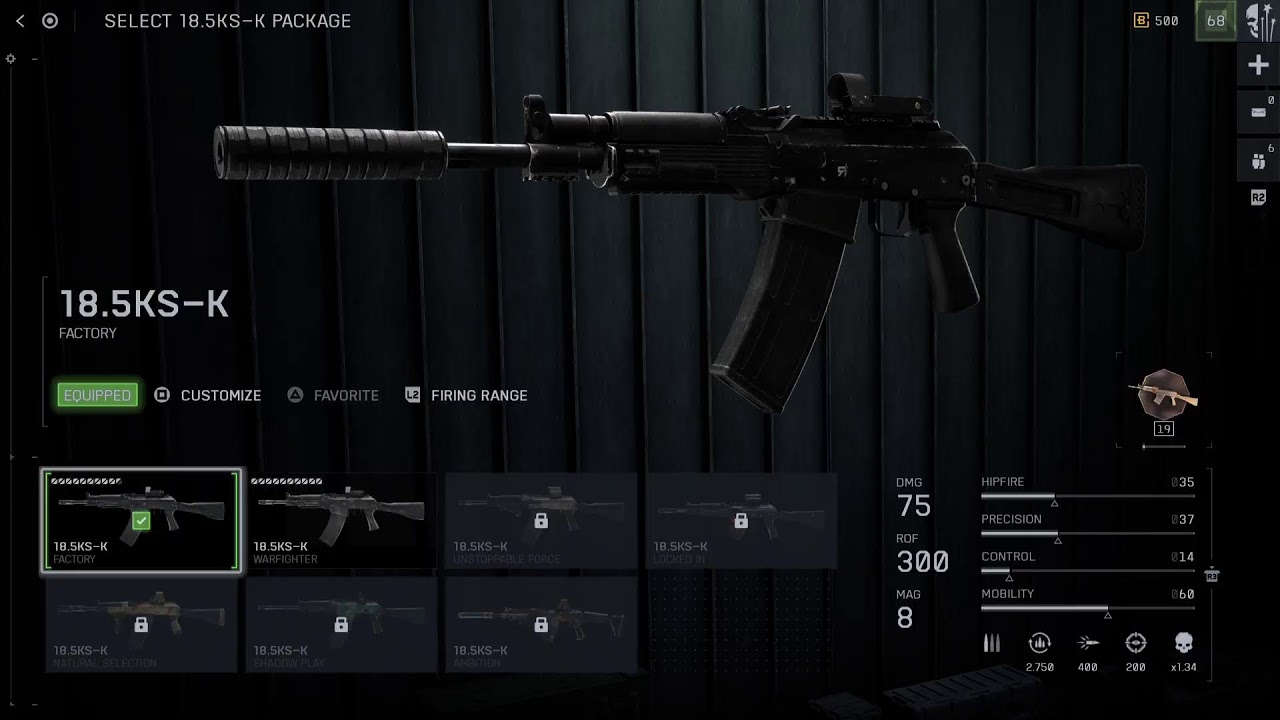Open the level 68 rank badge
Viewport: 1280px width, 720px height.
coord(1216,21)
